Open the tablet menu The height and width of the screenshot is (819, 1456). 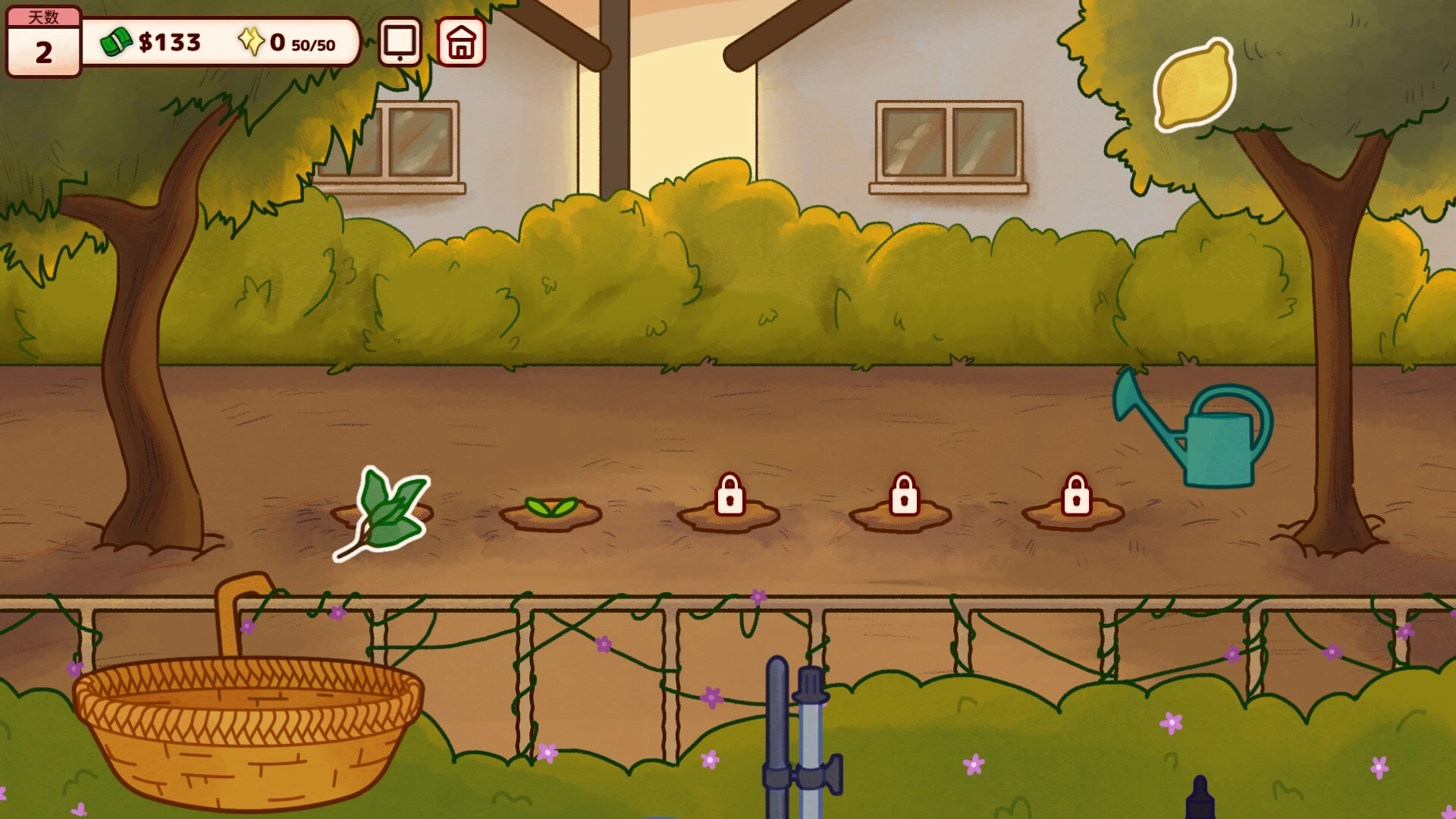[x=400, y=42]
